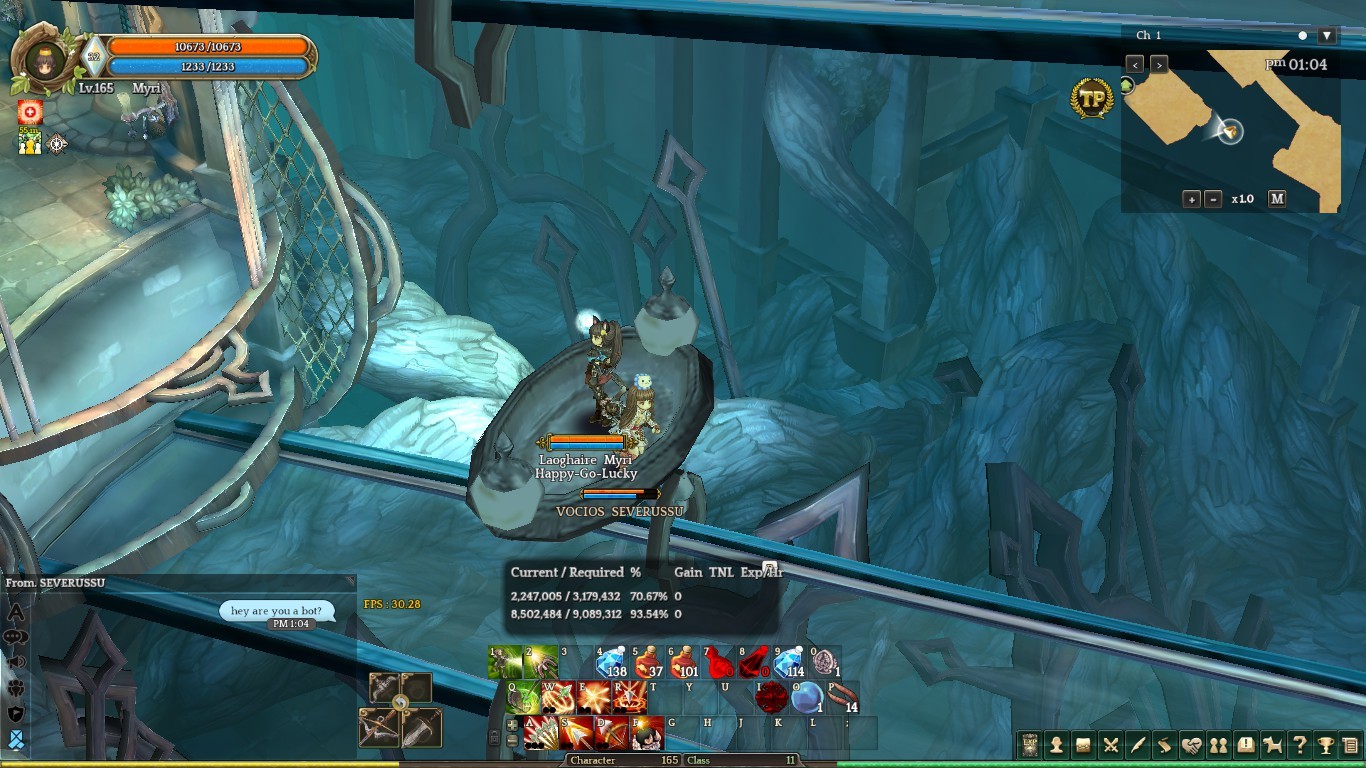
Task: Use the blue crystal in slot 4
Action: coord(611,661)
